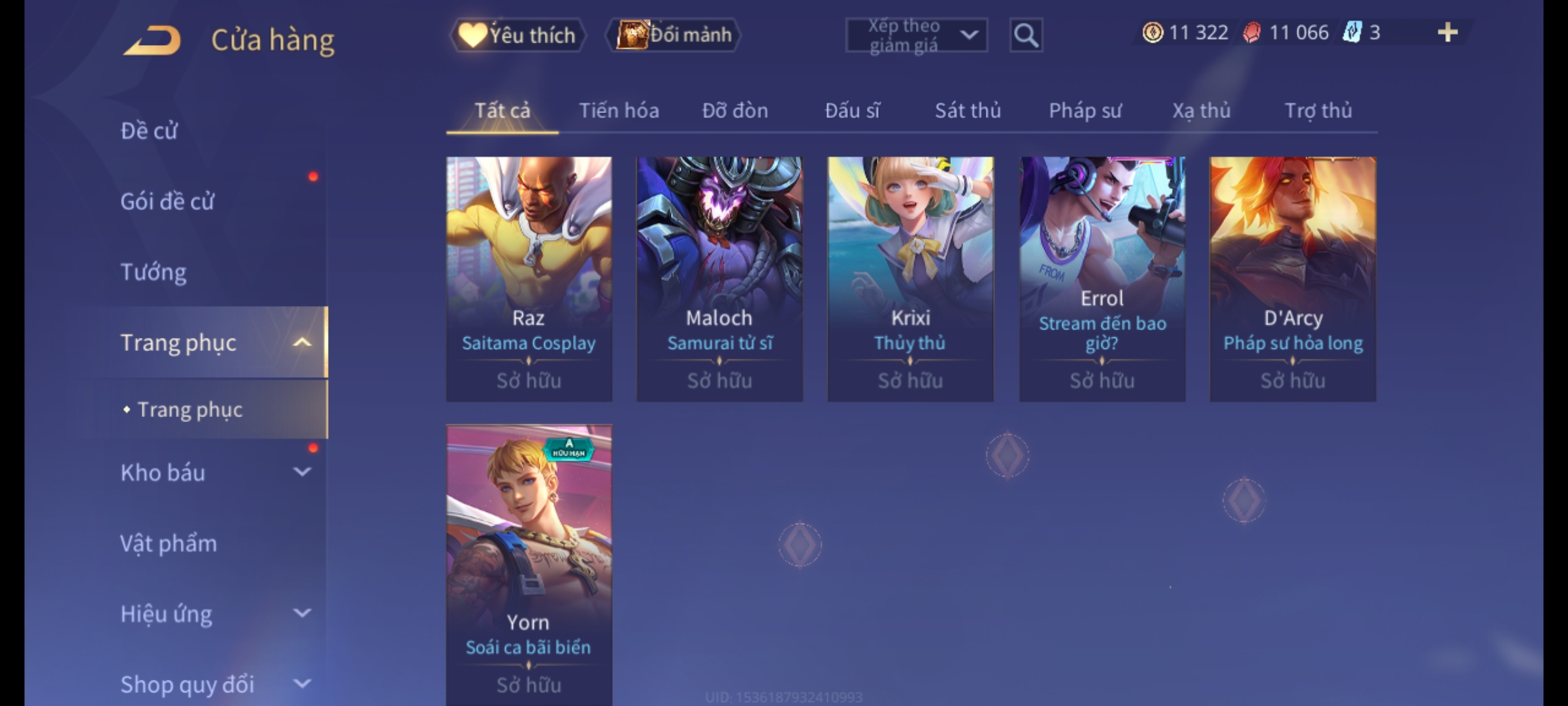Open the Yêu thích favorites list

coord(517,35)
